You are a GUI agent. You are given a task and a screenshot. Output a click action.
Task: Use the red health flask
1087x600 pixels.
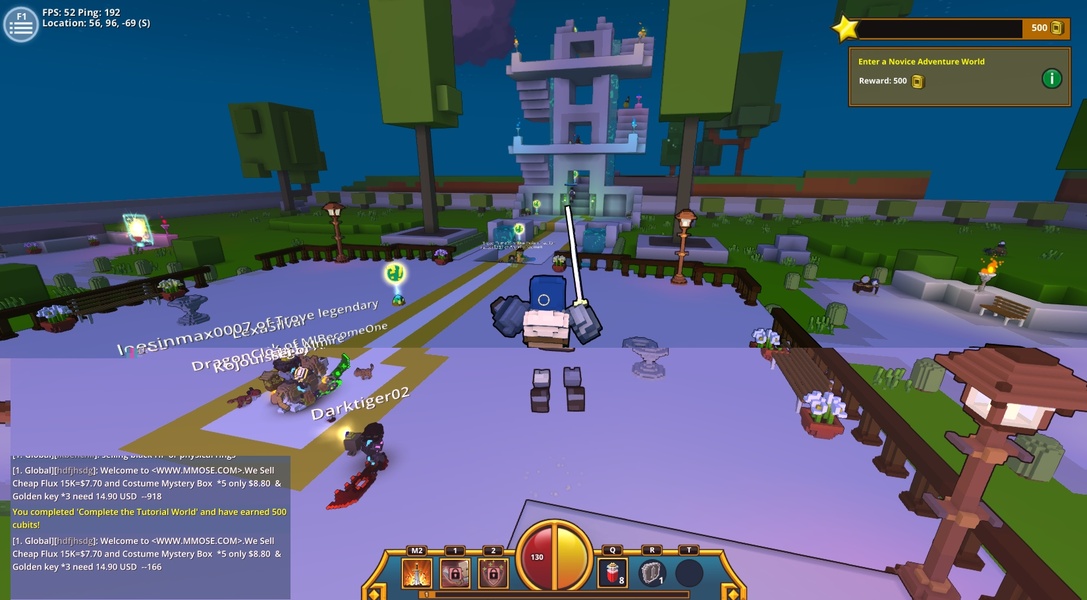[611, 573]
